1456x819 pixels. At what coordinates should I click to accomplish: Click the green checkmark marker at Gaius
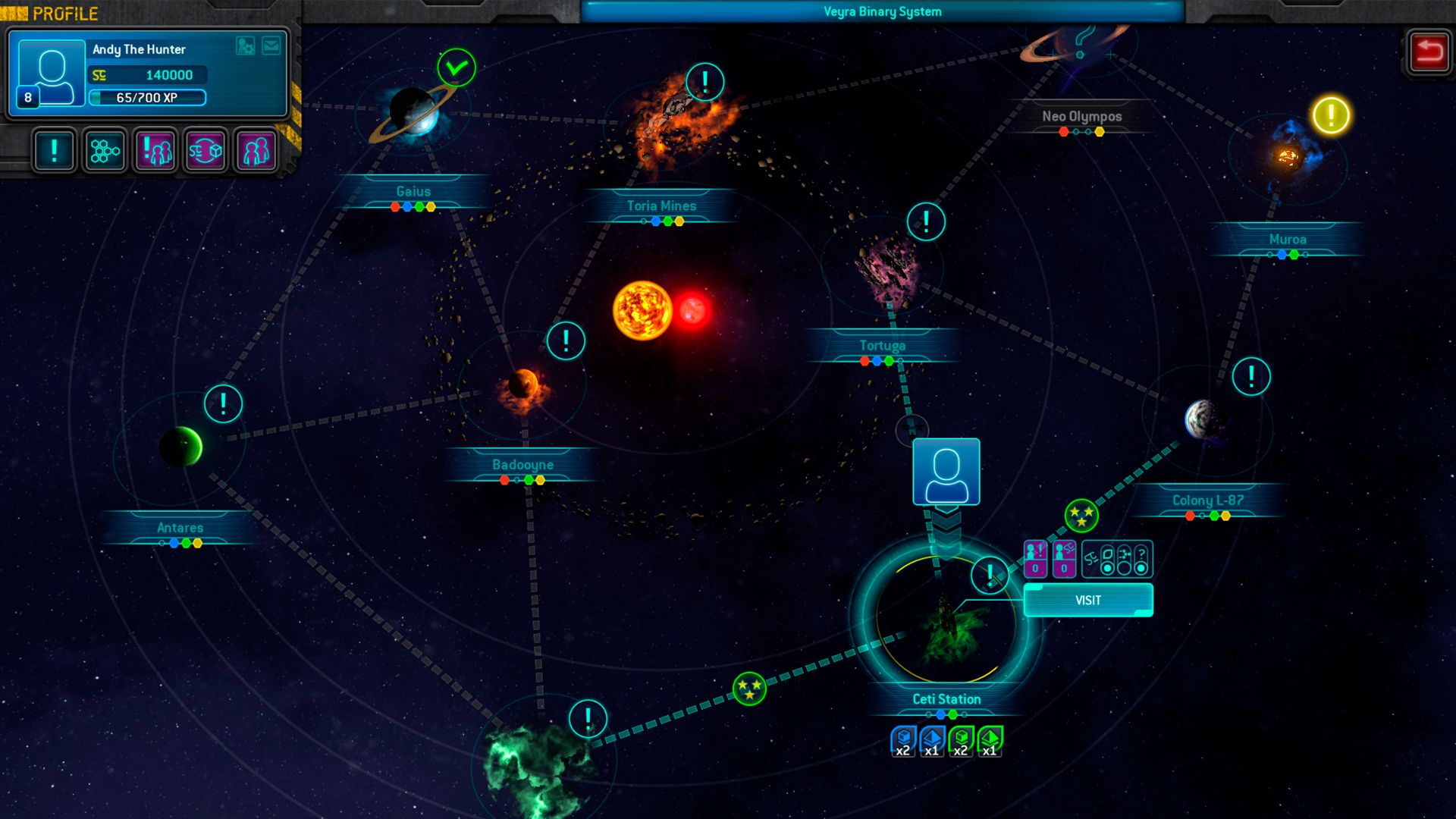click(x=457, y=67)
